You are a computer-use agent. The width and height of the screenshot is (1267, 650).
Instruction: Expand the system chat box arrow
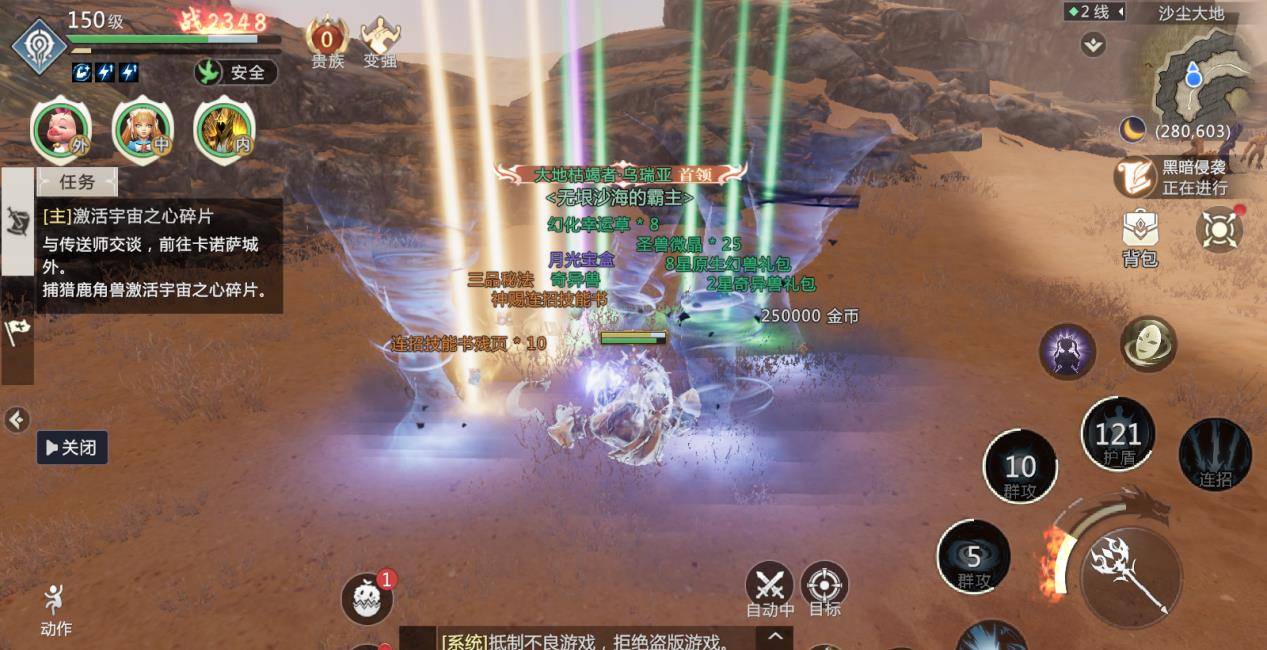click(776, 636)
